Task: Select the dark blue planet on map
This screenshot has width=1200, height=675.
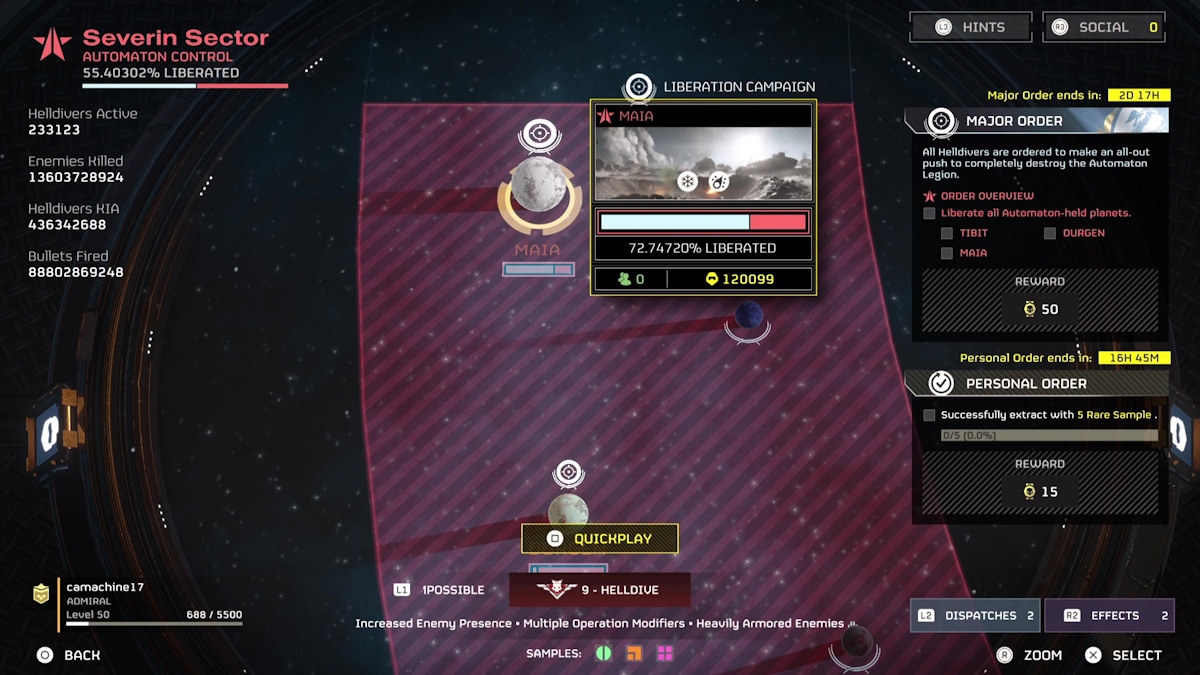Action: [749, 315]
